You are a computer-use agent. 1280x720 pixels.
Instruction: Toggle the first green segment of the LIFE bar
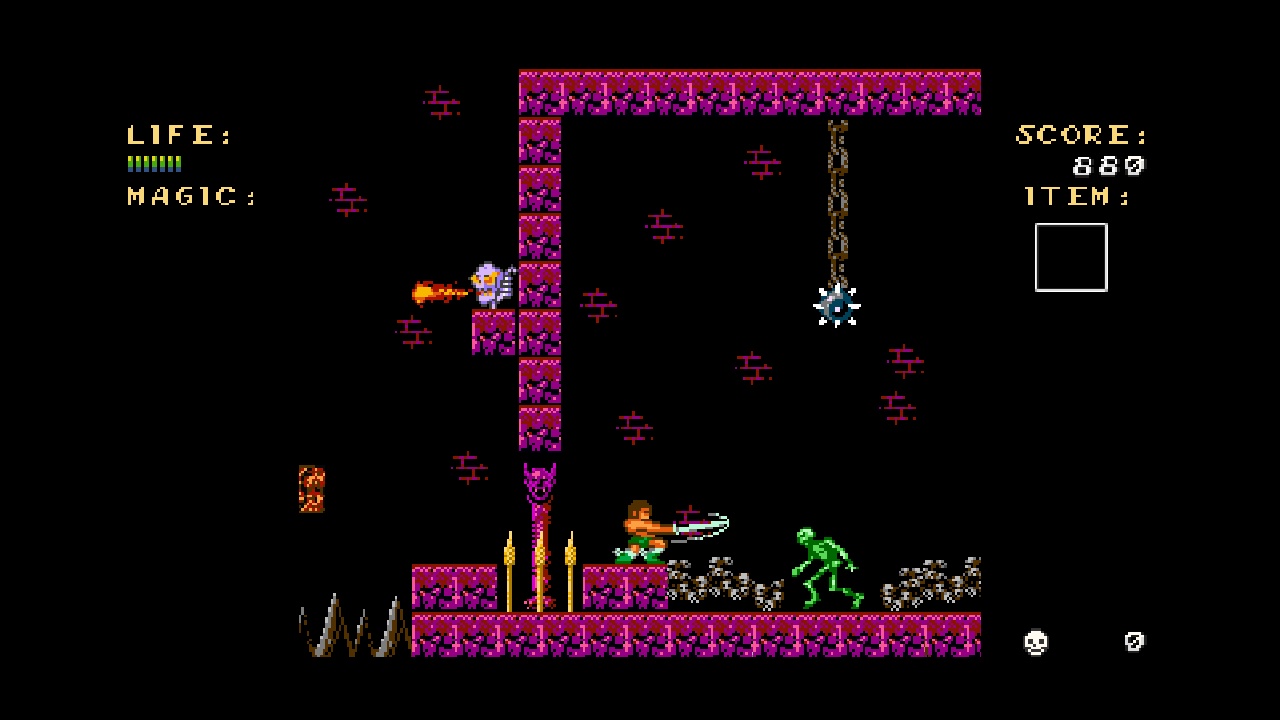(130, 163)
